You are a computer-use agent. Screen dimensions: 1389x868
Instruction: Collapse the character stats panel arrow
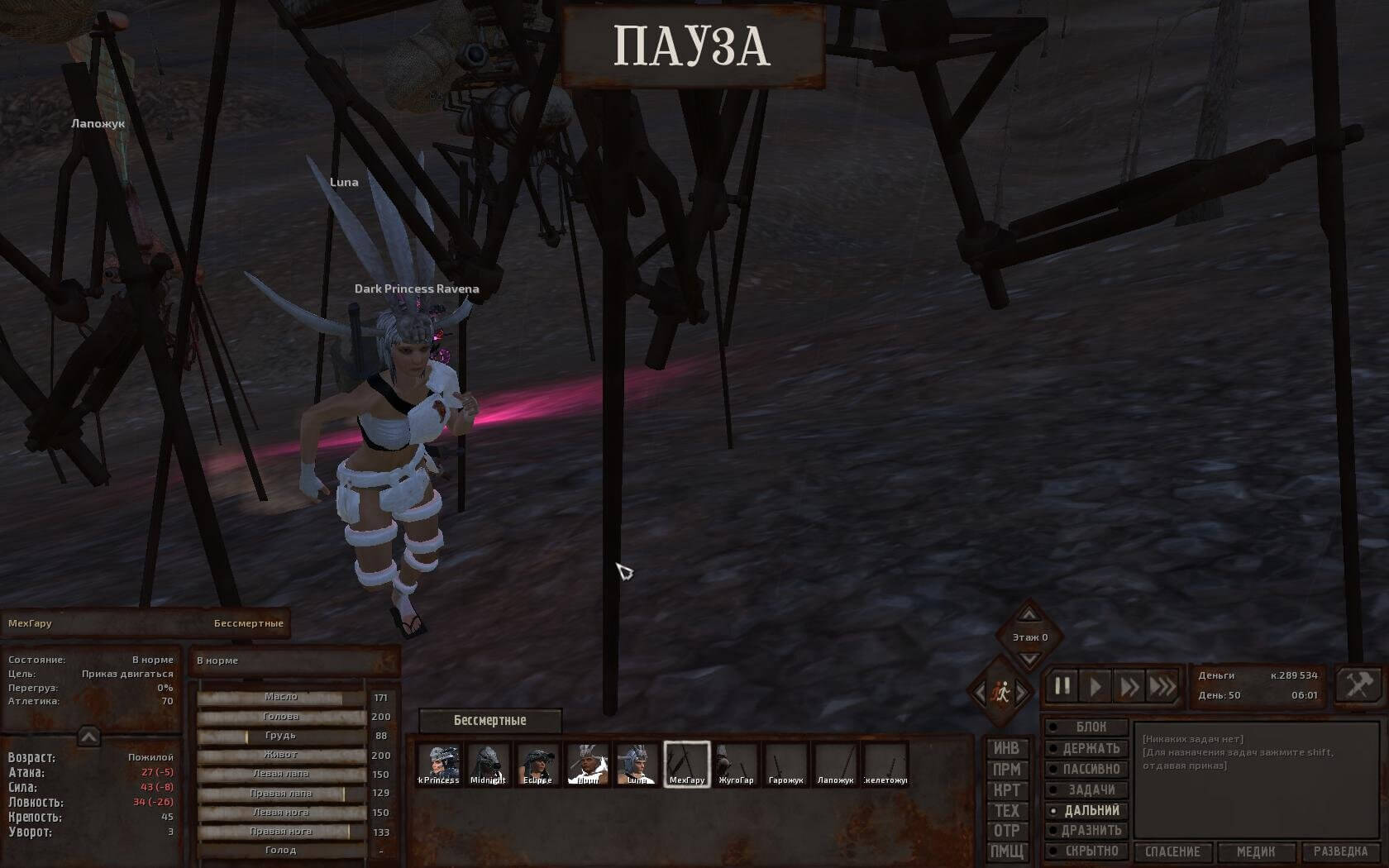point(88,737)
